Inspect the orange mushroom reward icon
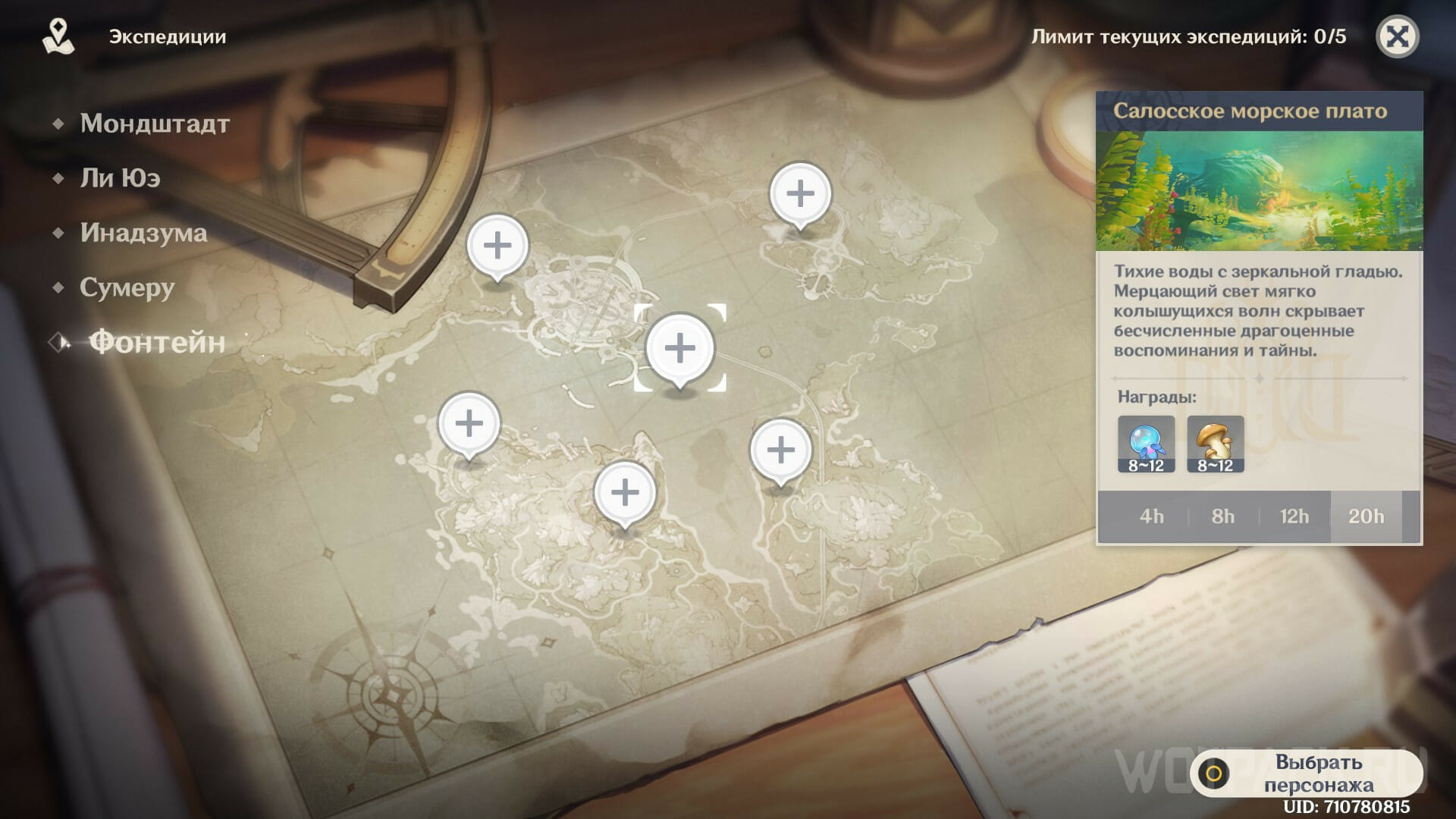Screen dimensions: 1456x819 (1215, 444)
